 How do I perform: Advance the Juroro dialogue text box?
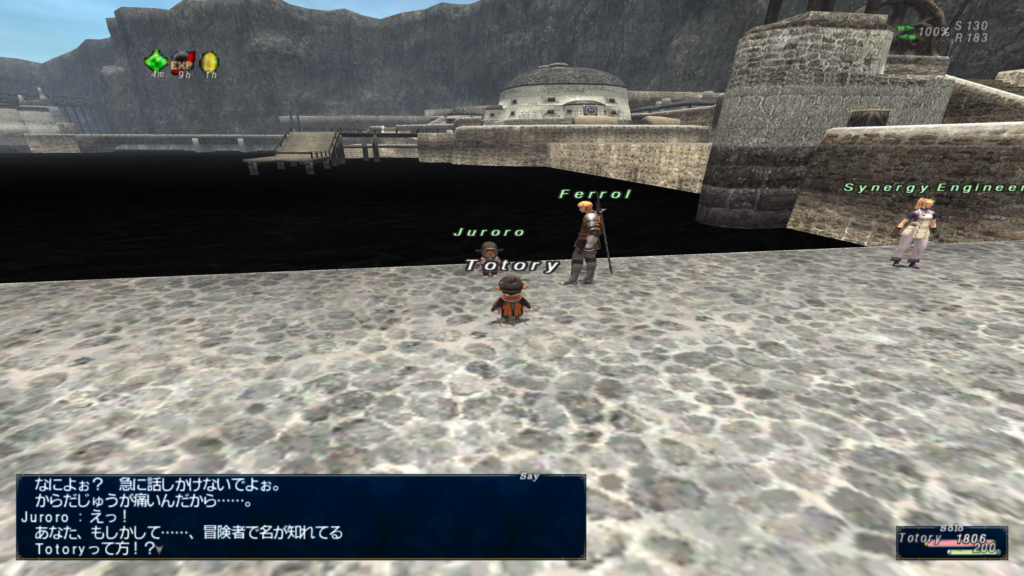tap(300, 516)
